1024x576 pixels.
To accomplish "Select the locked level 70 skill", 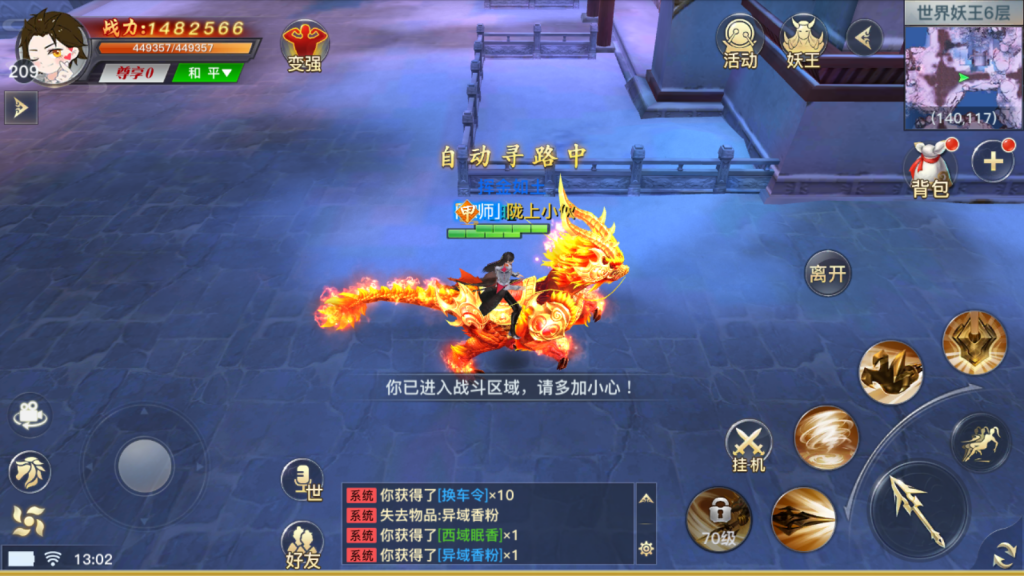I will pyautogui.click(x=717, y=518).
